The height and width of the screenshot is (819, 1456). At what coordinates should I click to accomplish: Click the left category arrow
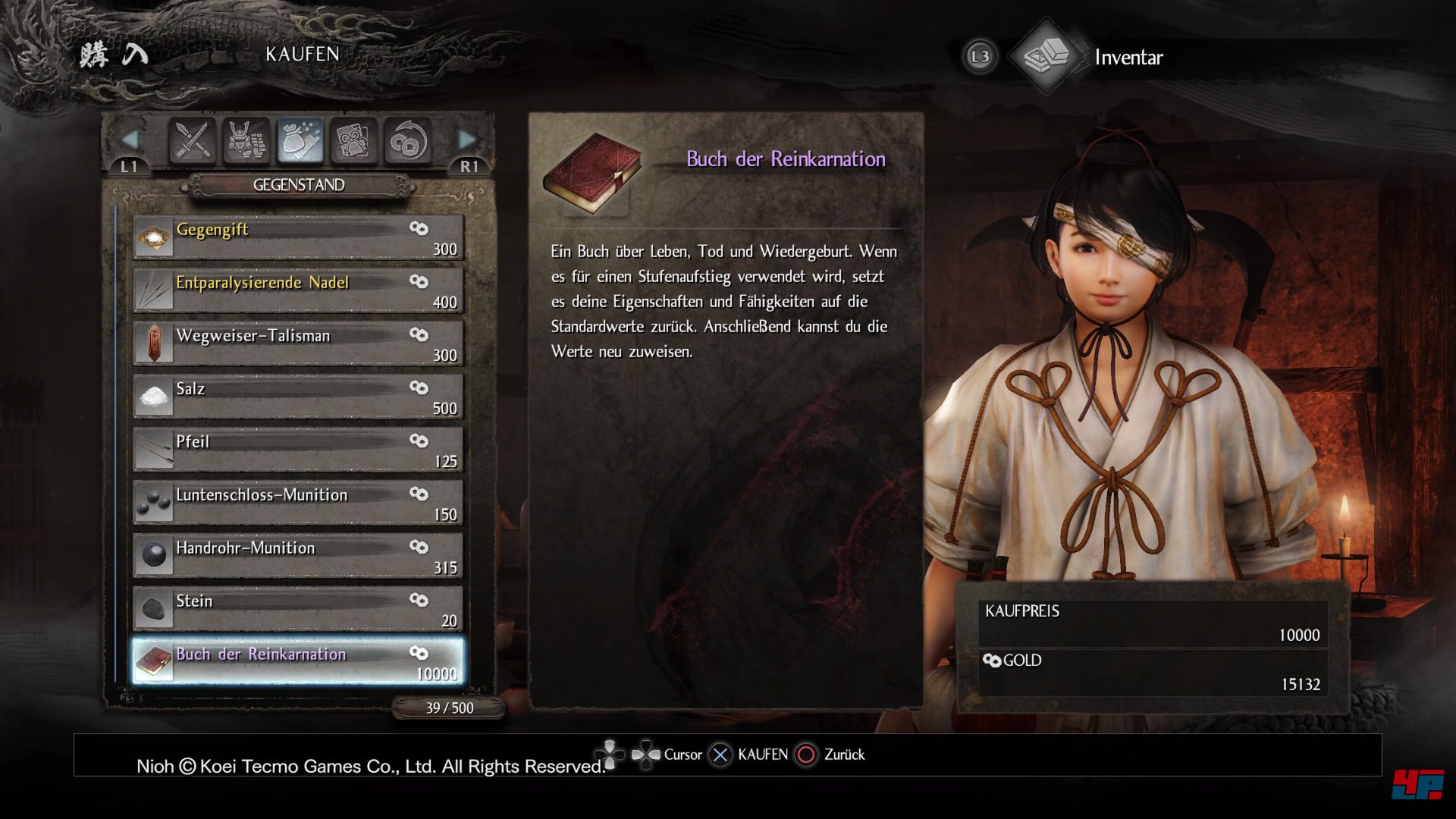130,140
